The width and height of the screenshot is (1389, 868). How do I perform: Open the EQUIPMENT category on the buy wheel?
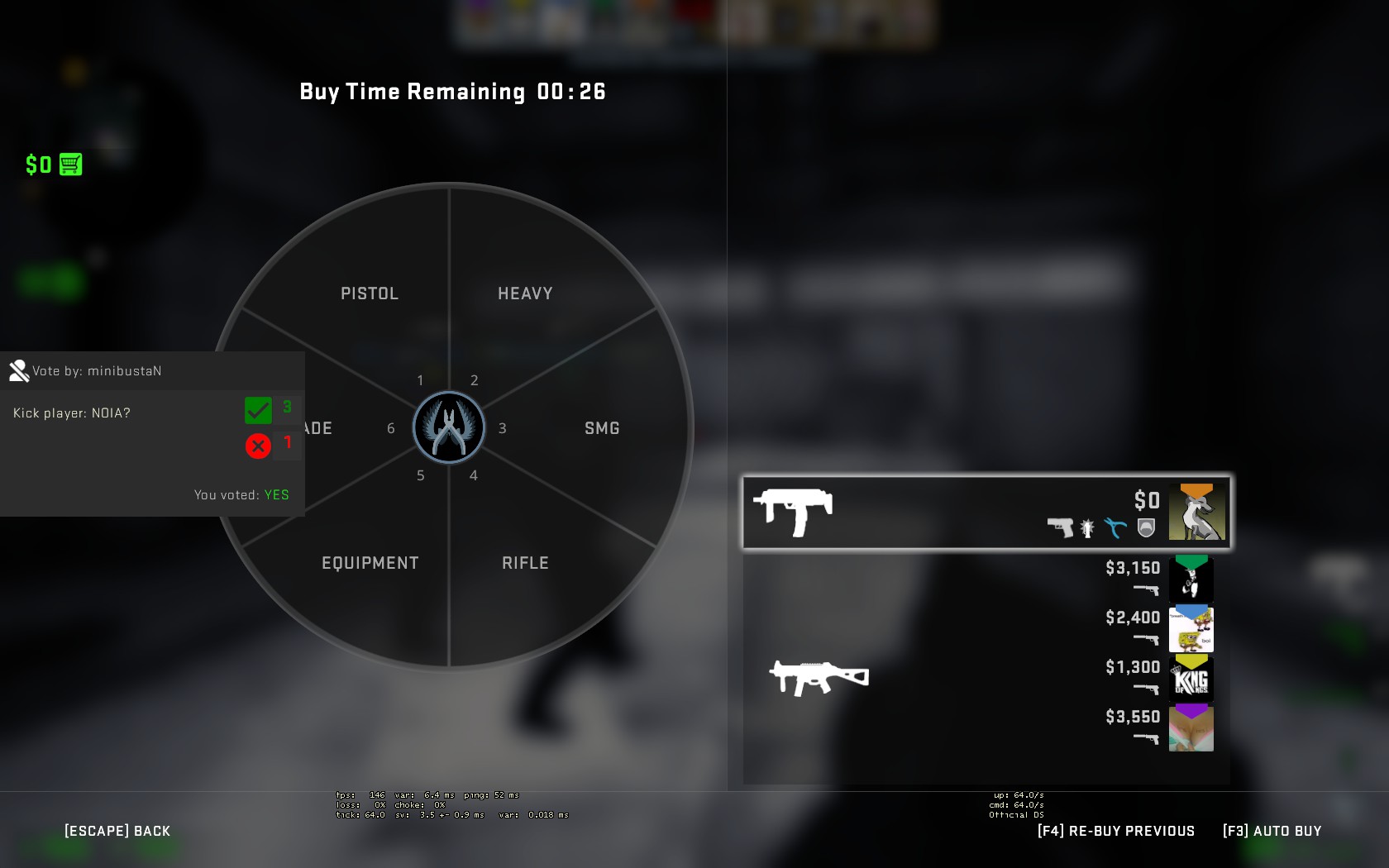(370, 562)
